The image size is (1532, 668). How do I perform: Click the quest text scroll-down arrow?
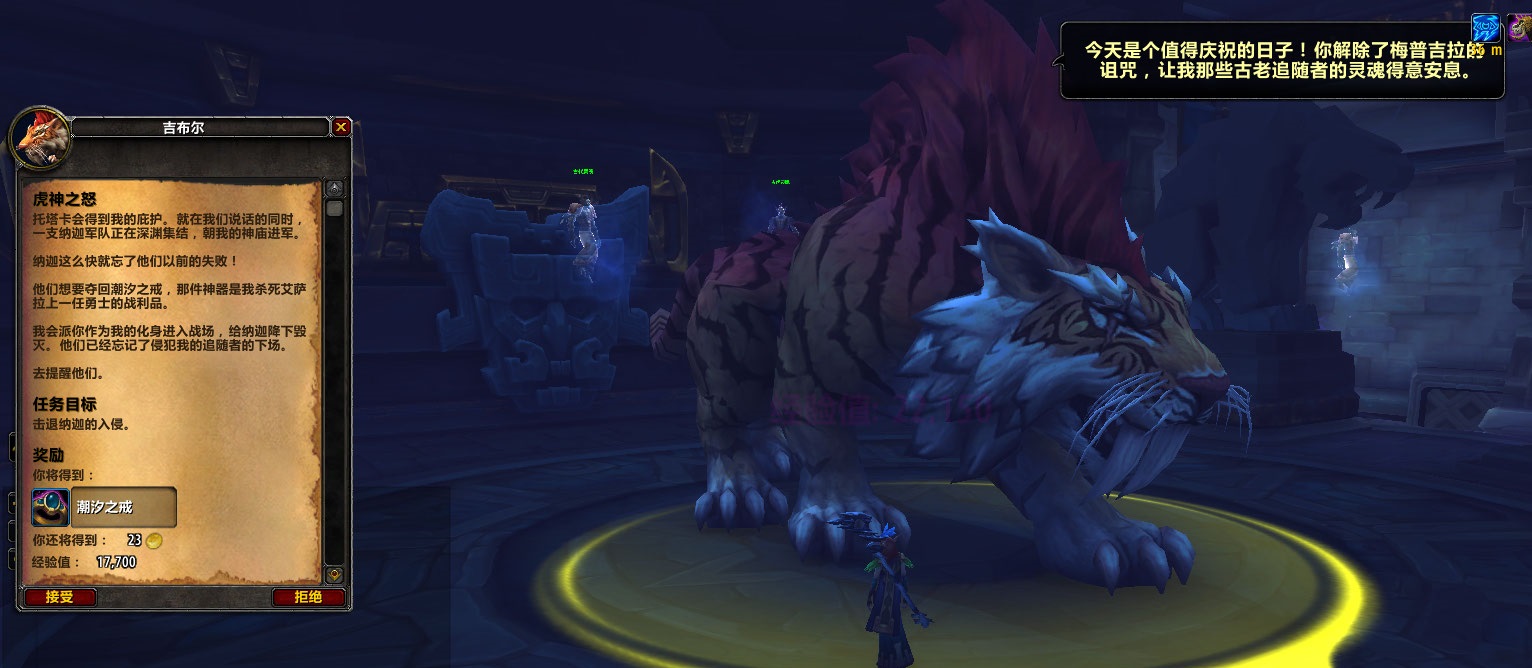(x=335, y=575)
